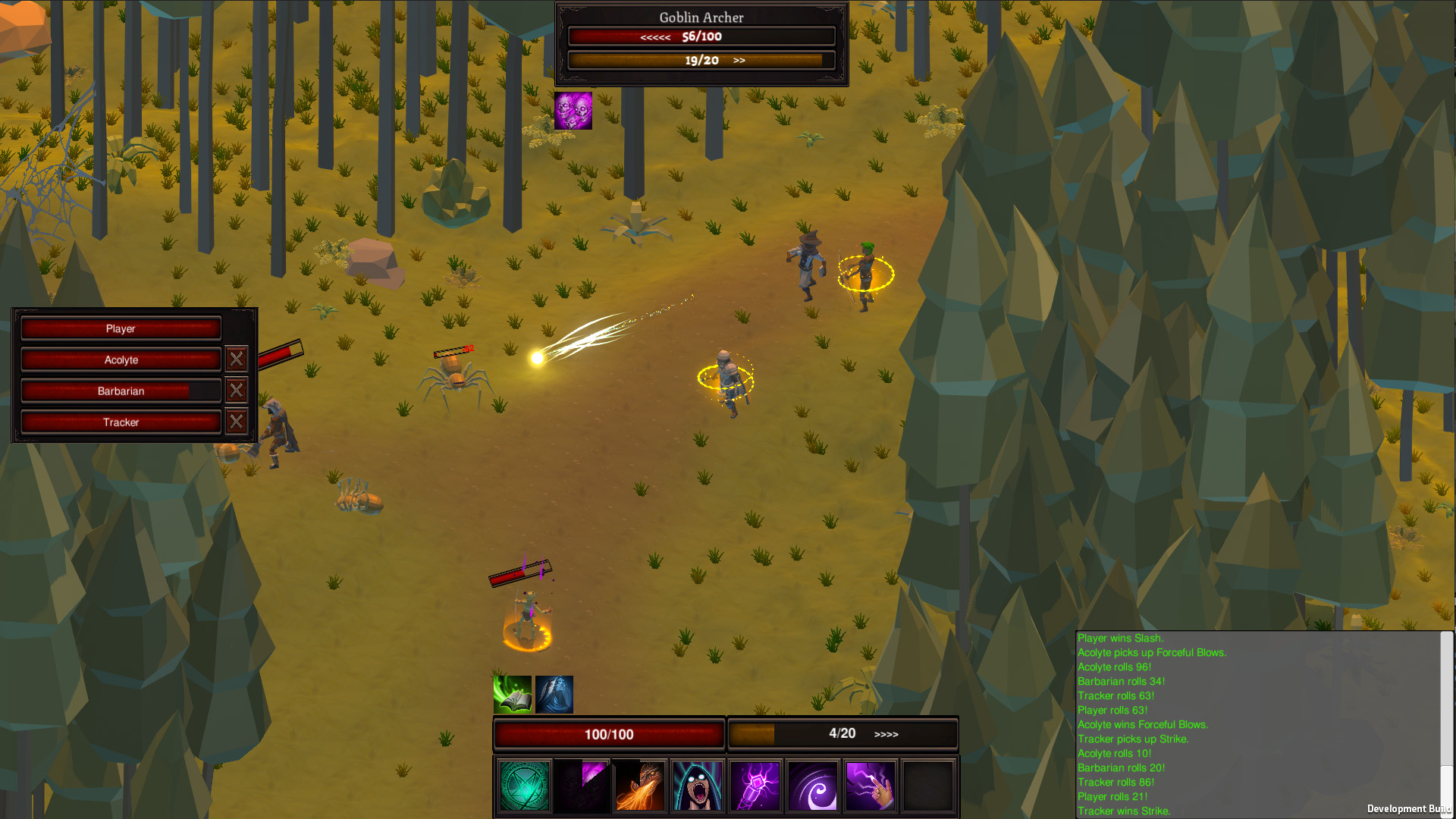Click the 100/100 health bar
The width and height of the screenshot is (1456, 819).
pos(607,733)
